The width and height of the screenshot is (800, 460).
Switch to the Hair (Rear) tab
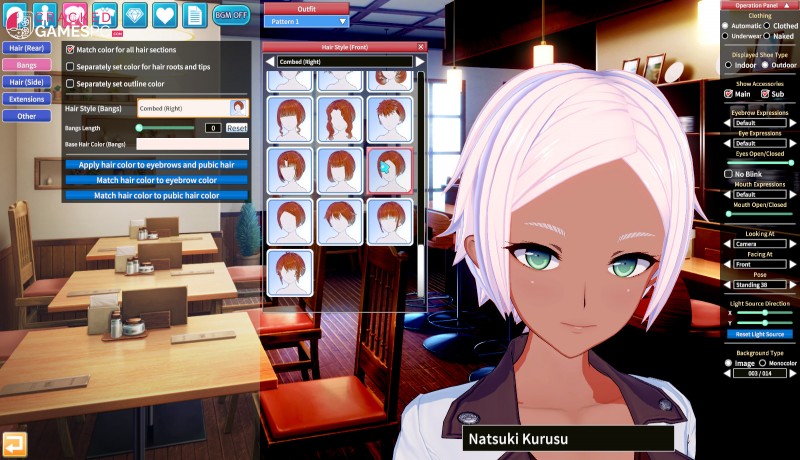coord(26,47)
